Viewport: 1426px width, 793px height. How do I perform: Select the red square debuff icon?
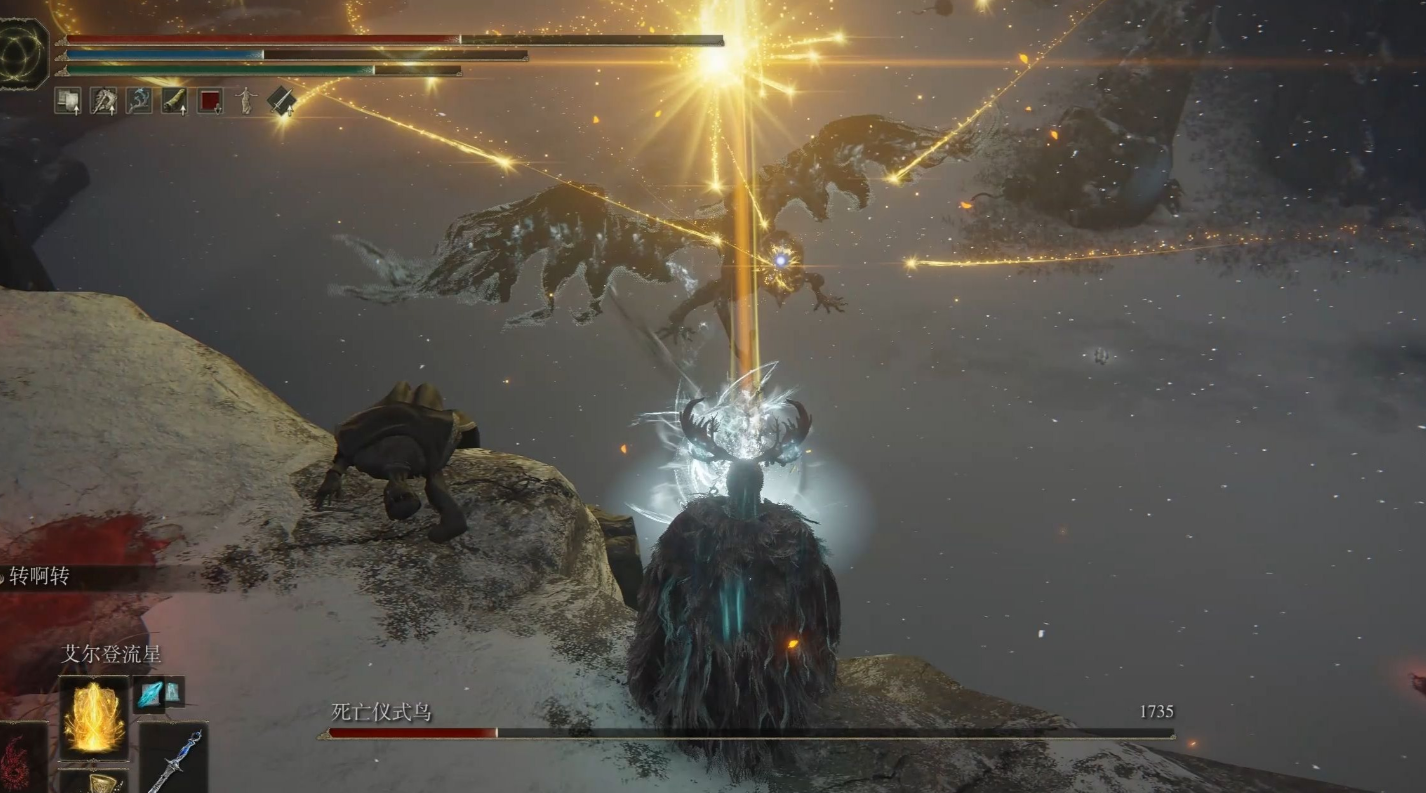click(210, 100)
